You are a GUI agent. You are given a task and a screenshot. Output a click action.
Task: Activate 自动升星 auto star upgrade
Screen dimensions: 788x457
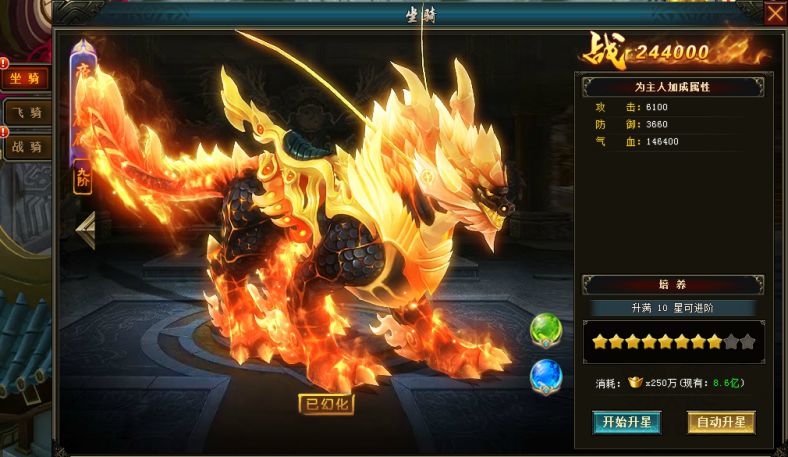(x=721, y=422)
